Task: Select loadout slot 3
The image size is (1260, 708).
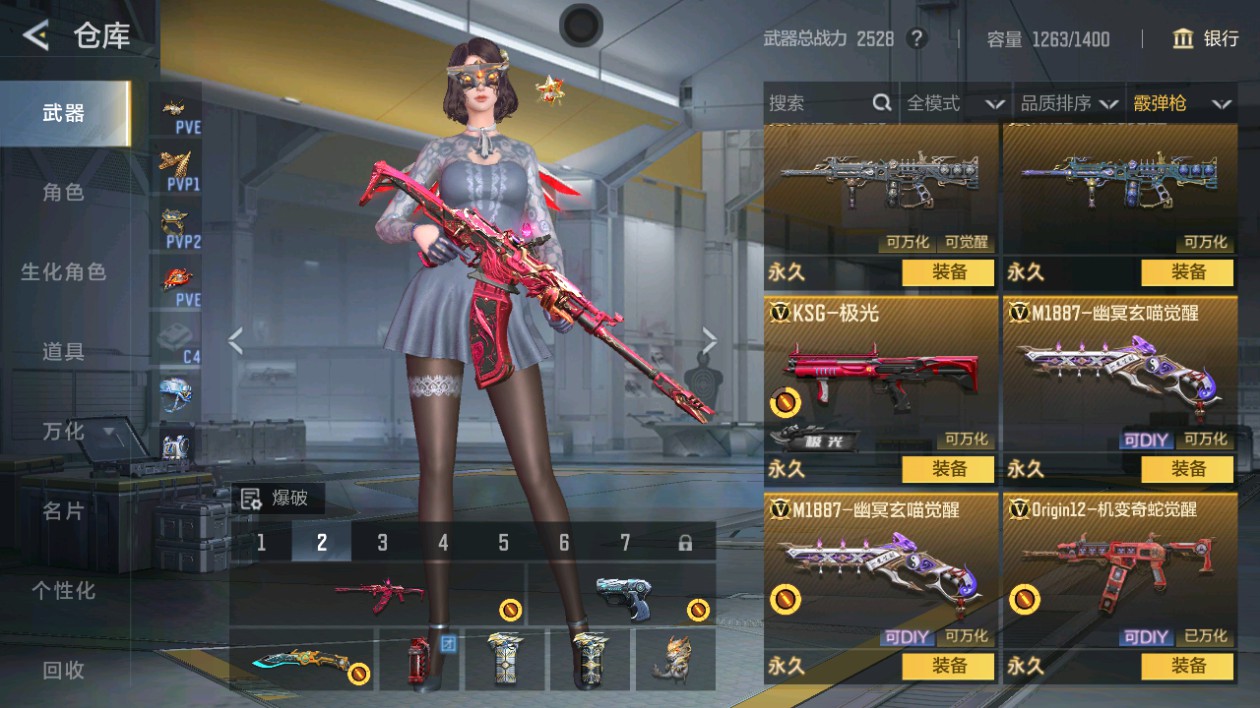Action: tap(382, 542)
